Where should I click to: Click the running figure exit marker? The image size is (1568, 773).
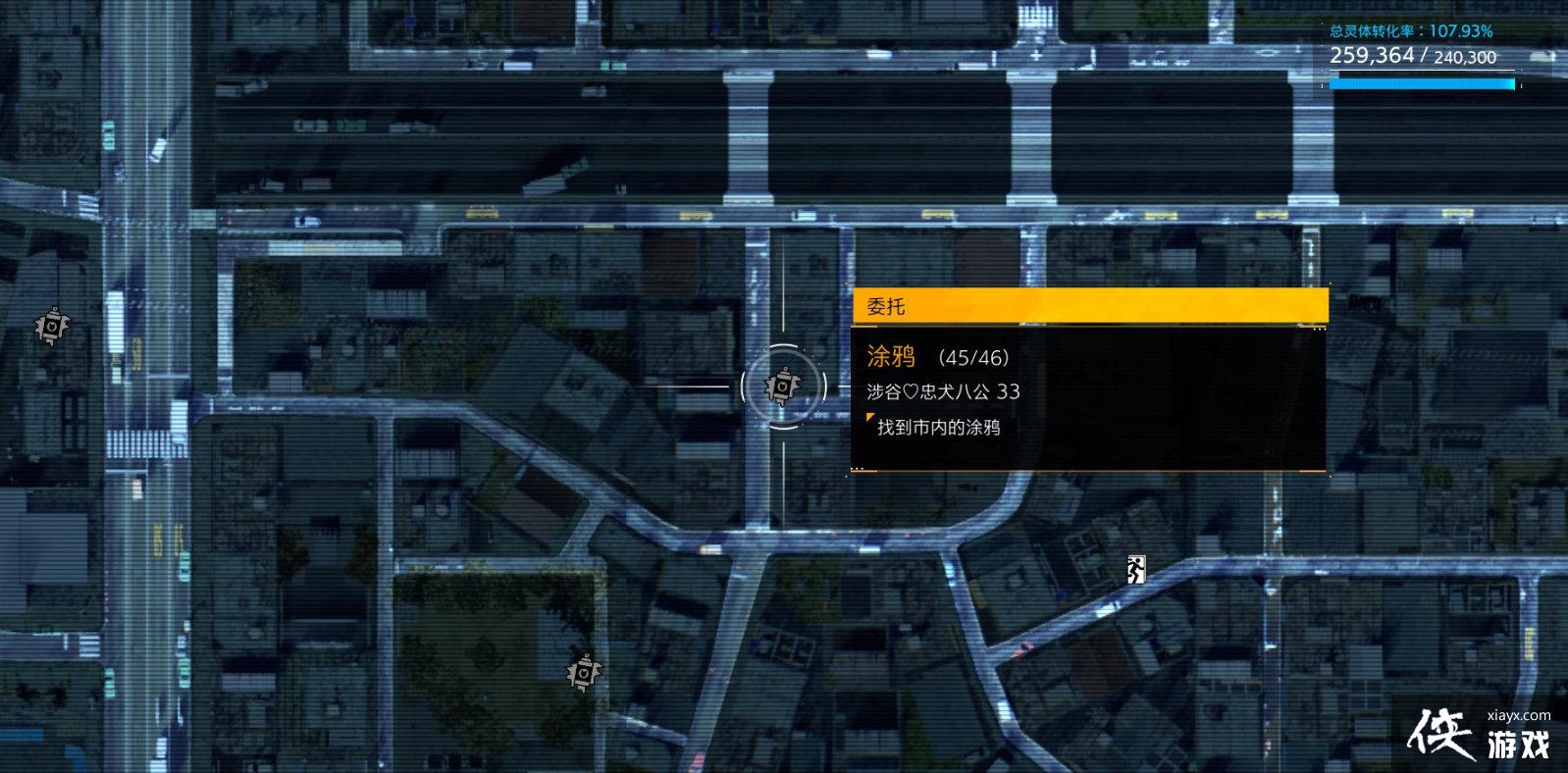(x=1135, y=569)
